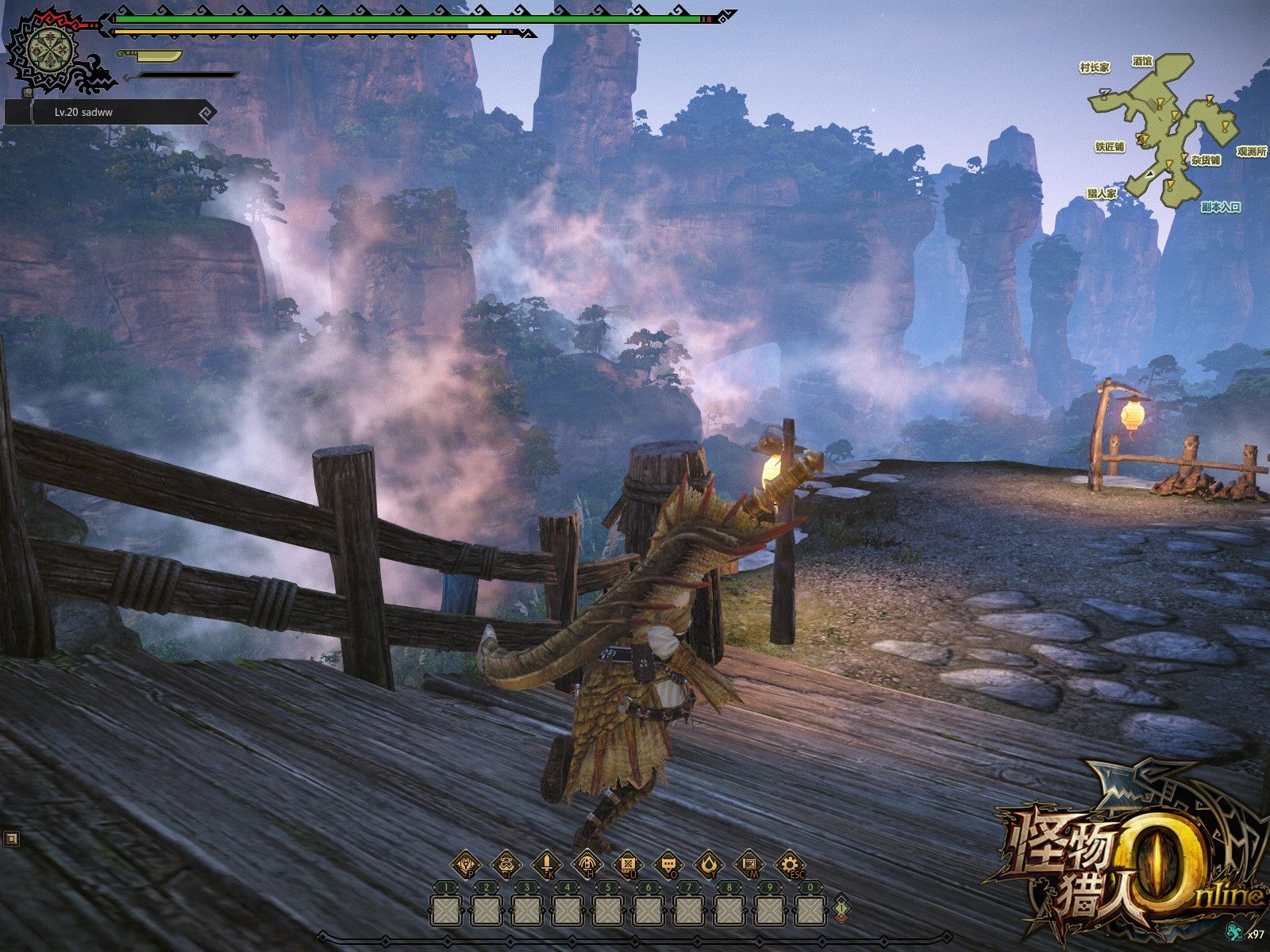Screen dimensions: 1270x952
Task: Select the K sword equipment icon
Action: 546,865
